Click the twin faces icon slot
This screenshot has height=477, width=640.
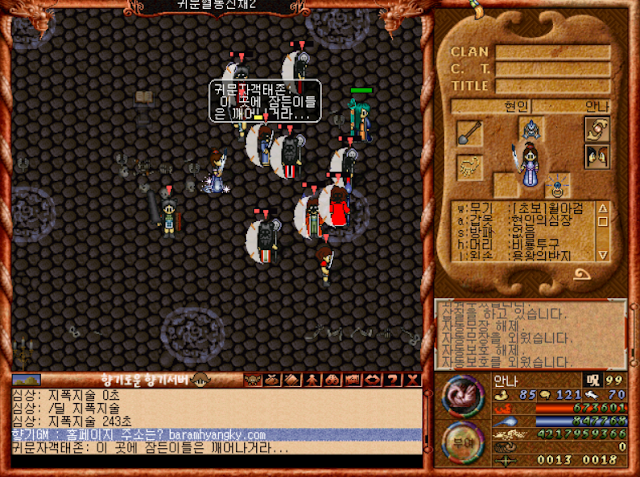click(597, 155)
